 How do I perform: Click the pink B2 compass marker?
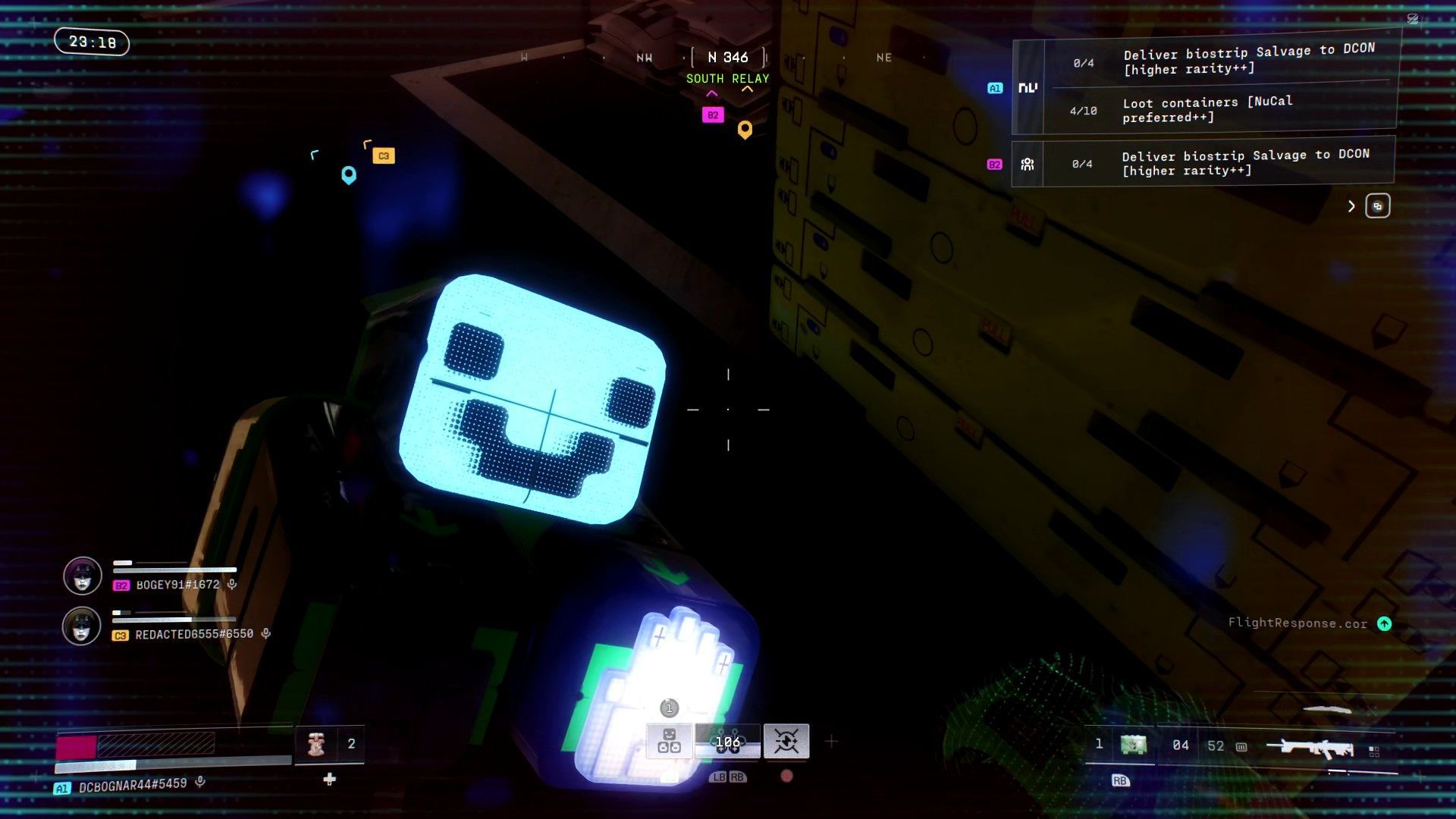713,115
